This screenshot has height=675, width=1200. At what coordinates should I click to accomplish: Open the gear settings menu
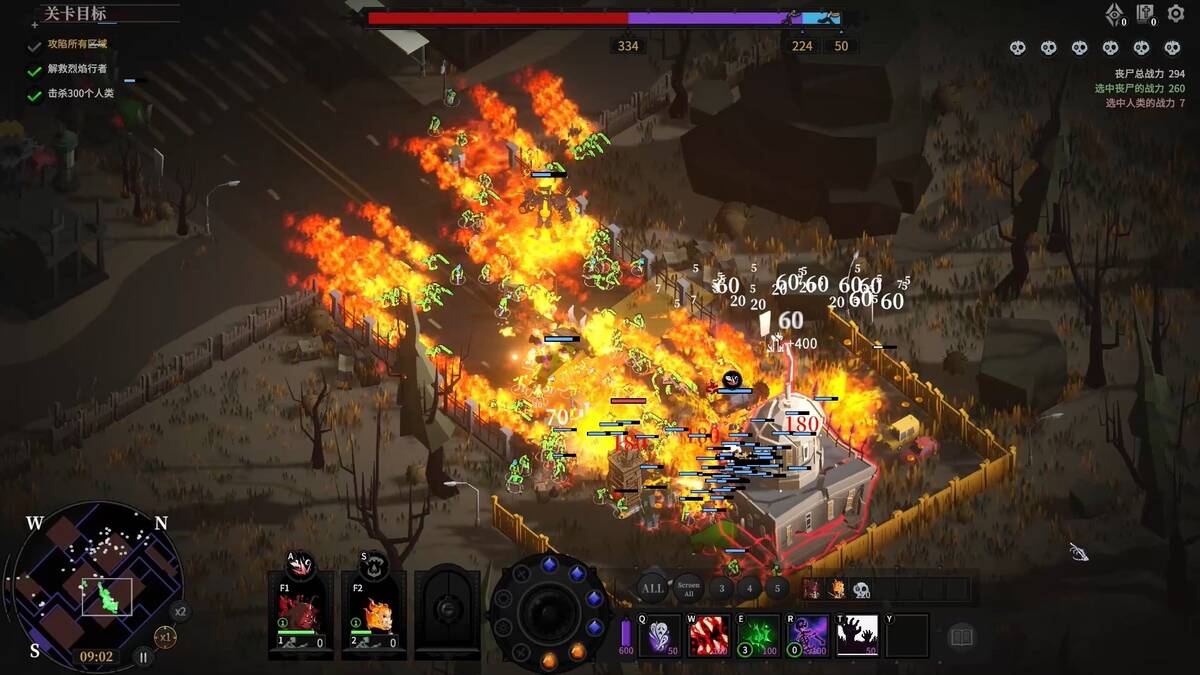pos(1176,15)
